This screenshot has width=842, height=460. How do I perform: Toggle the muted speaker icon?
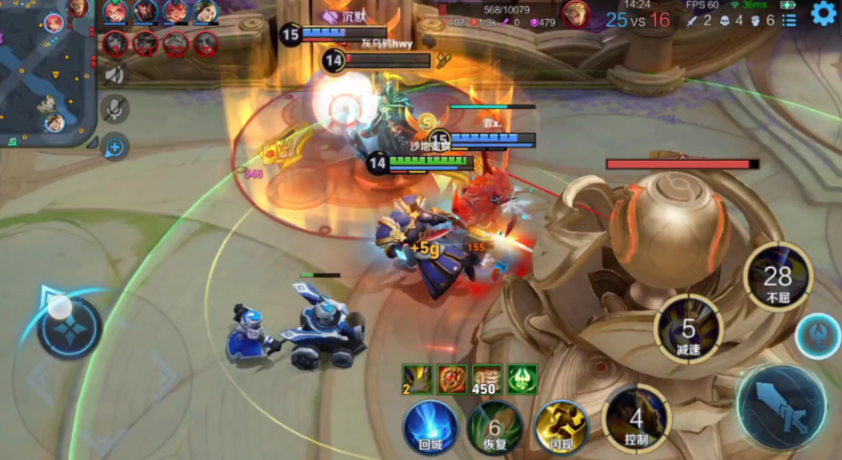point(115,74)
